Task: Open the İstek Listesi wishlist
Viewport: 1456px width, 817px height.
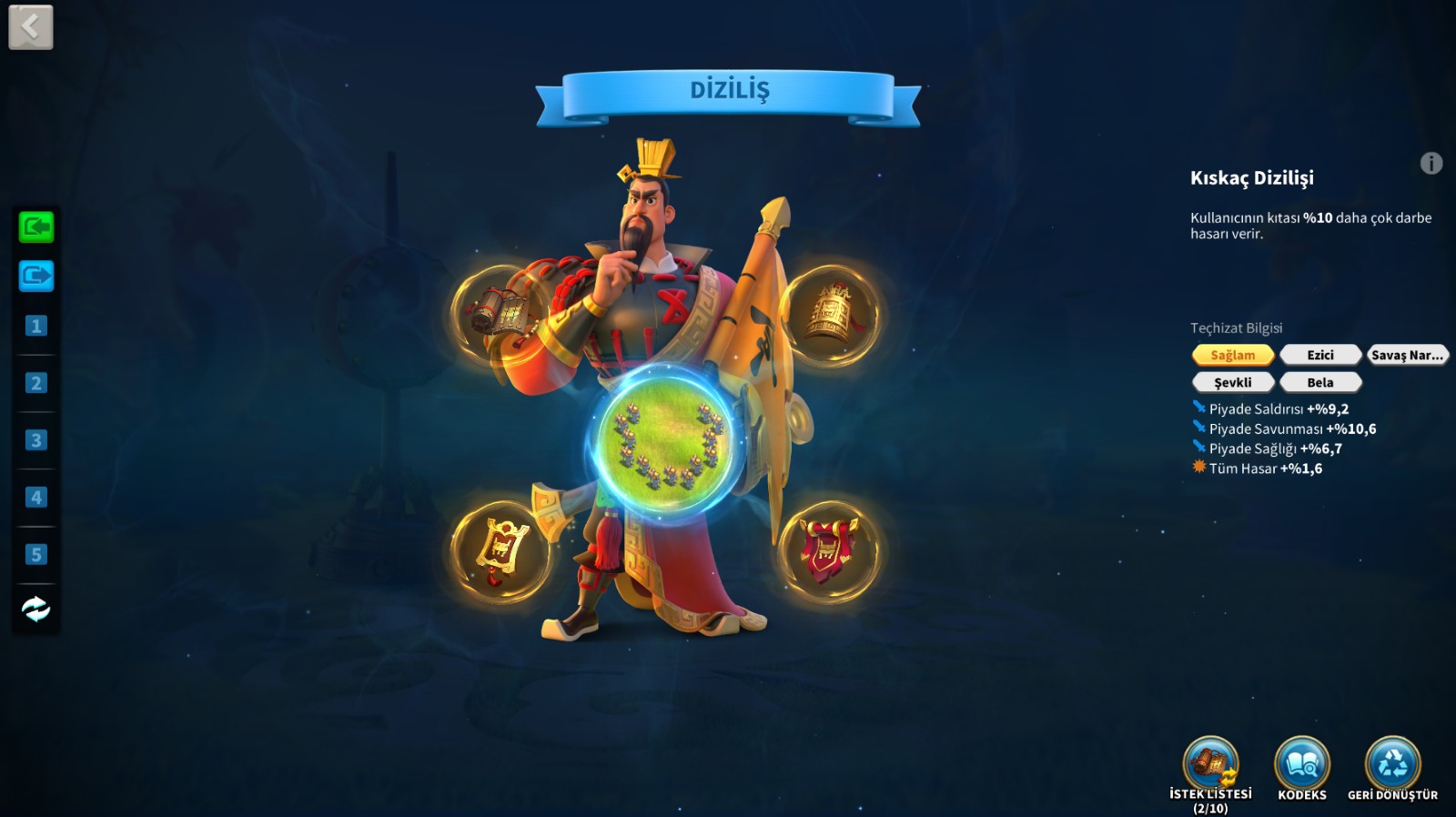Action: 1210,764
